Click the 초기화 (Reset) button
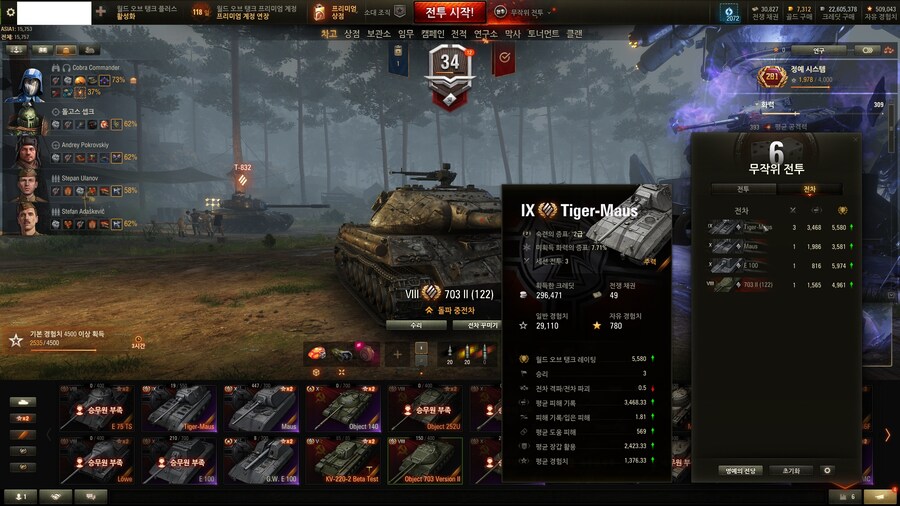Viewport: 900px width, 506px height. pos(791,470)
